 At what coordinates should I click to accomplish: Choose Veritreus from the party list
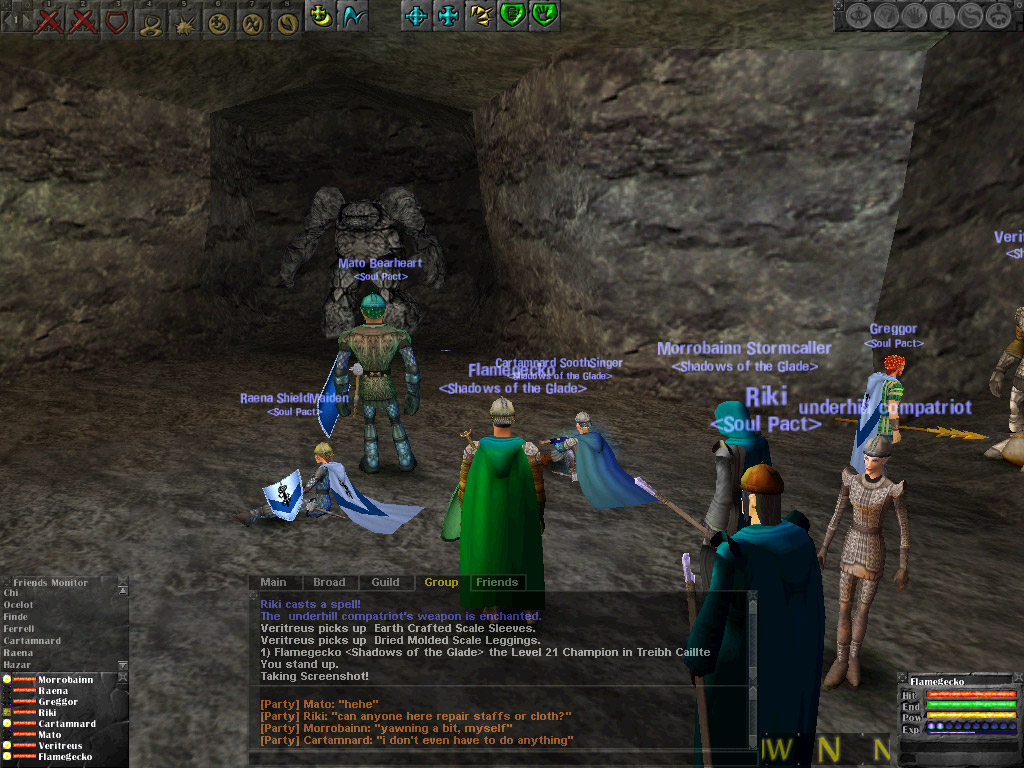pos(60,746)
